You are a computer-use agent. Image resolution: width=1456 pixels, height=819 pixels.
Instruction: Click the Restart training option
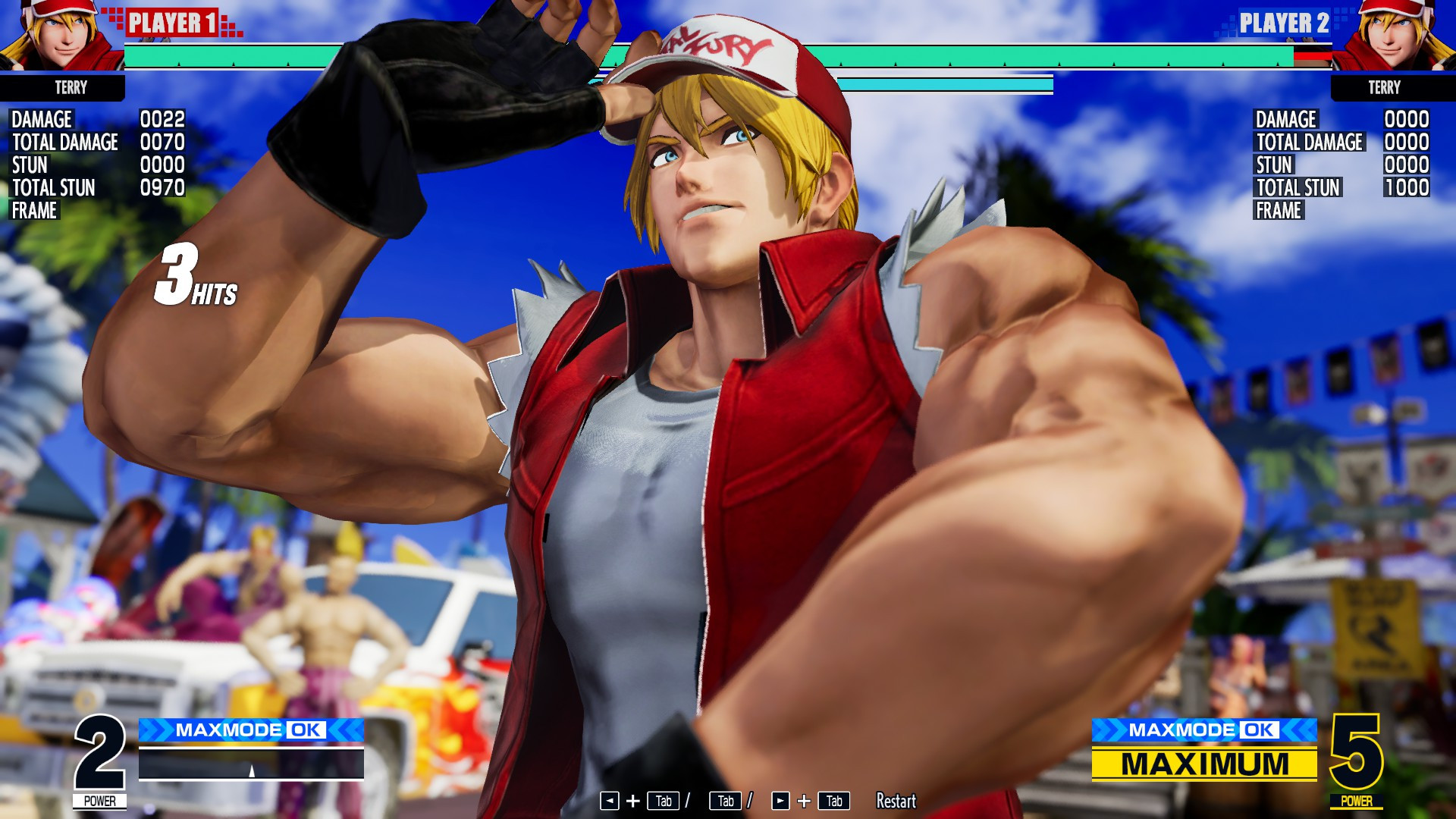point(895,801)
